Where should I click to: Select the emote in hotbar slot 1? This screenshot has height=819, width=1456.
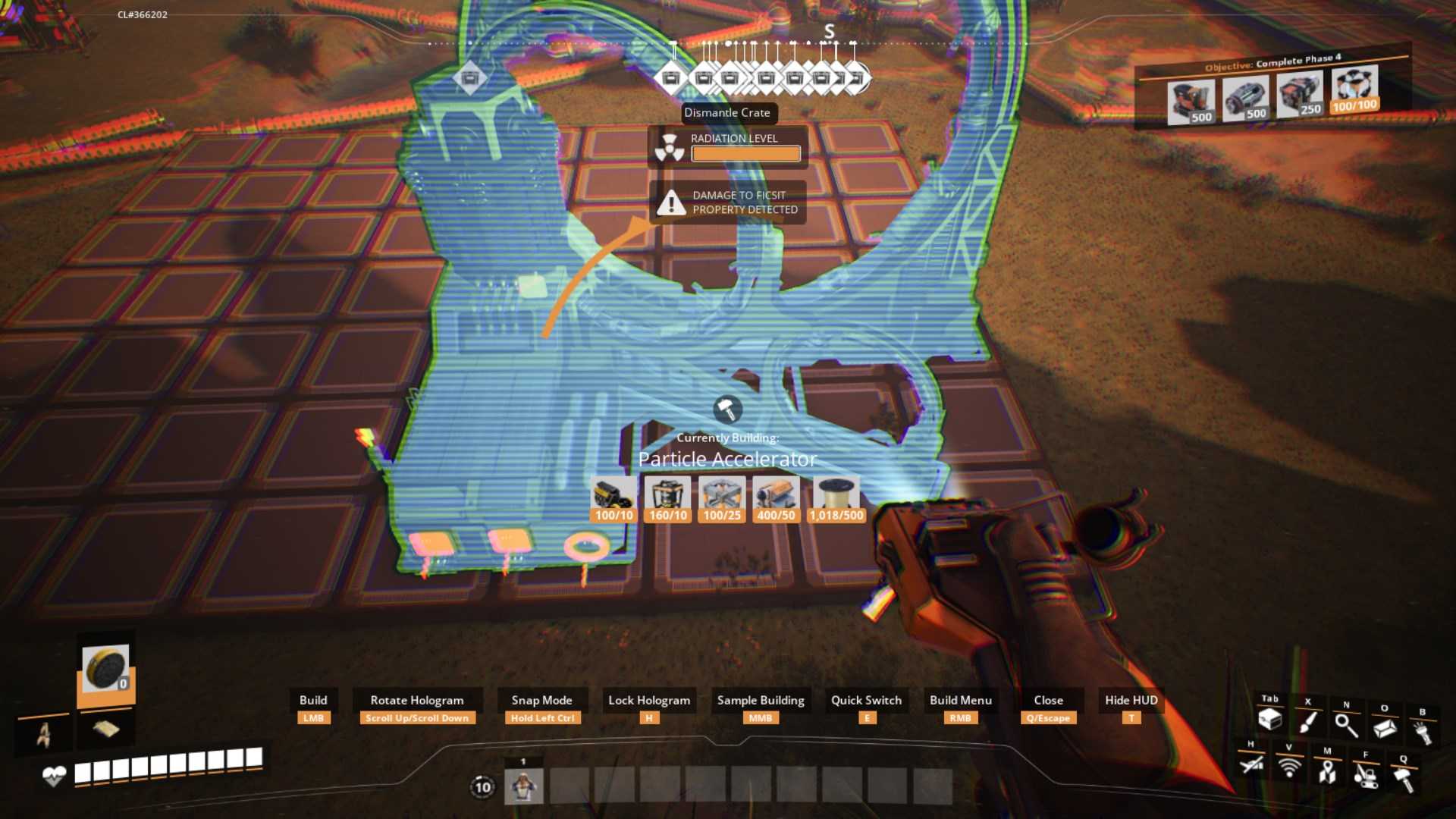pos(523,786)
